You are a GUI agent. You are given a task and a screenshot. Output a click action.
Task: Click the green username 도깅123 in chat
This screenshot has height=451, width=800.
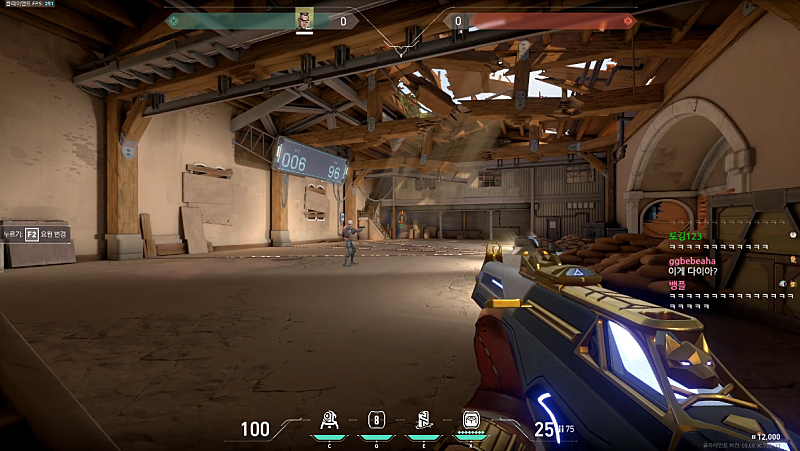pos(685,234)
